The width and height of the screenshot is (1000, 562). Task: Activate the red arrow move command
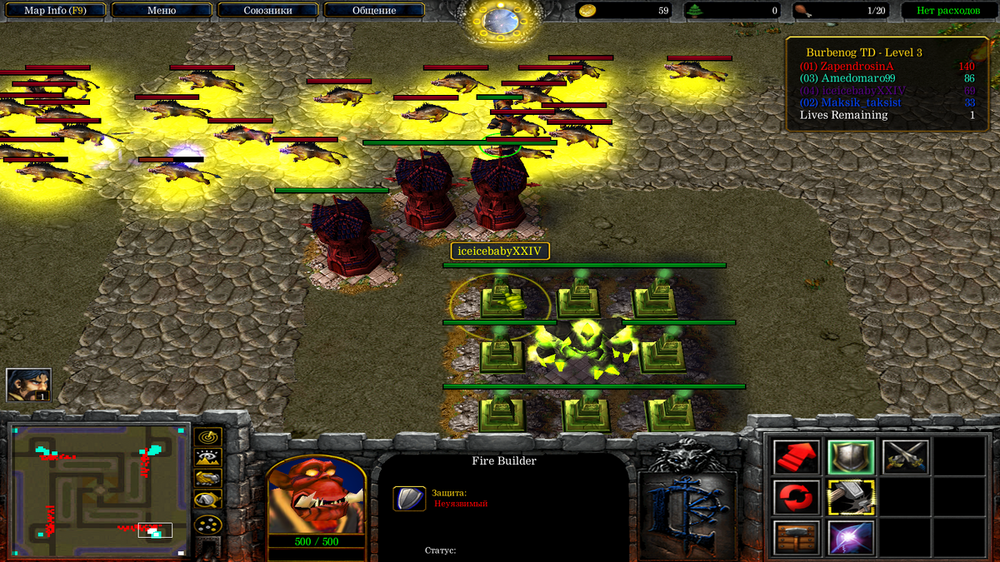[x=797, y=457]
